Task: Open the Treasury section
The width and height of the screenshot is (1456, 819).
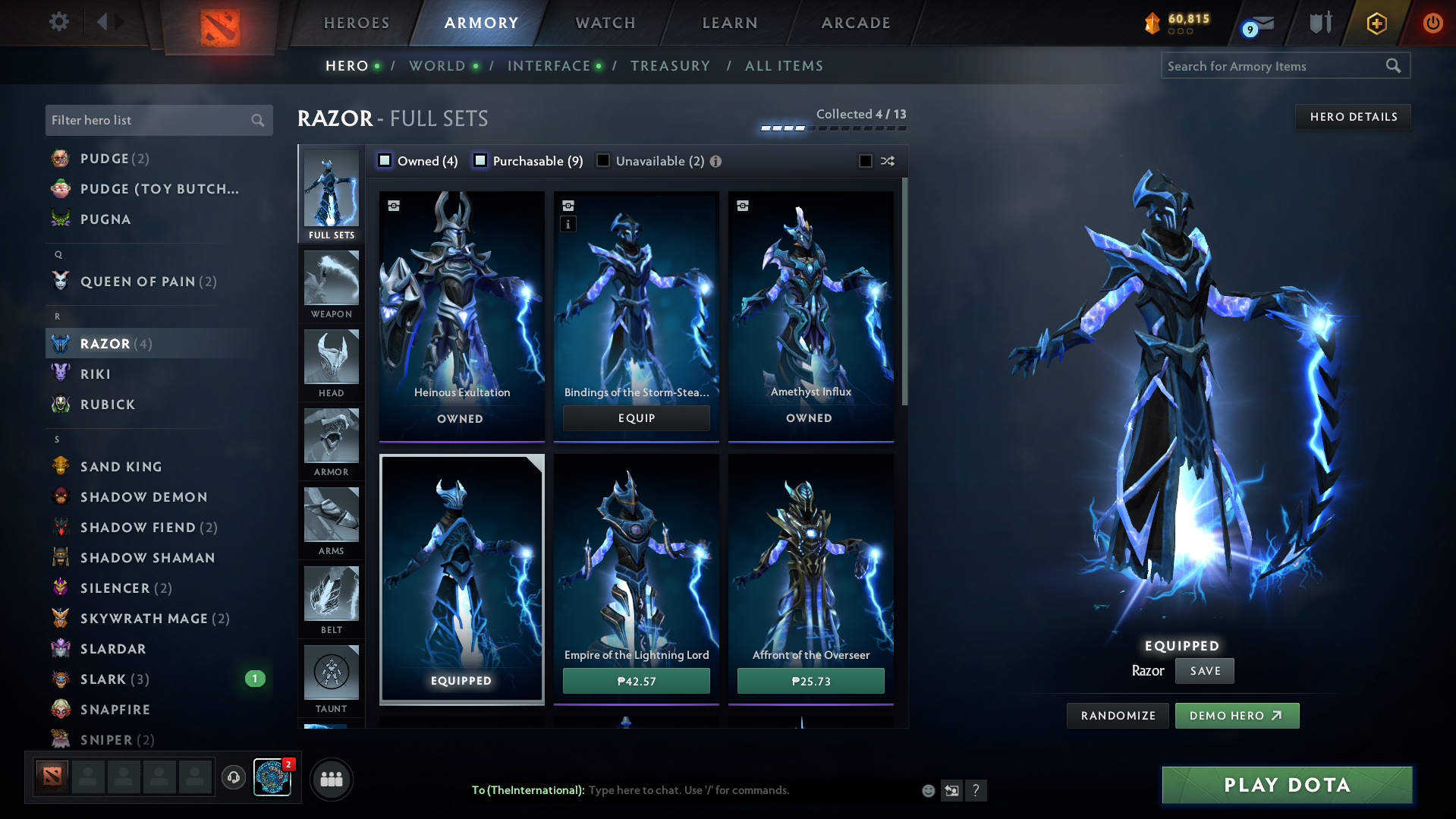Action: [670, 66]
